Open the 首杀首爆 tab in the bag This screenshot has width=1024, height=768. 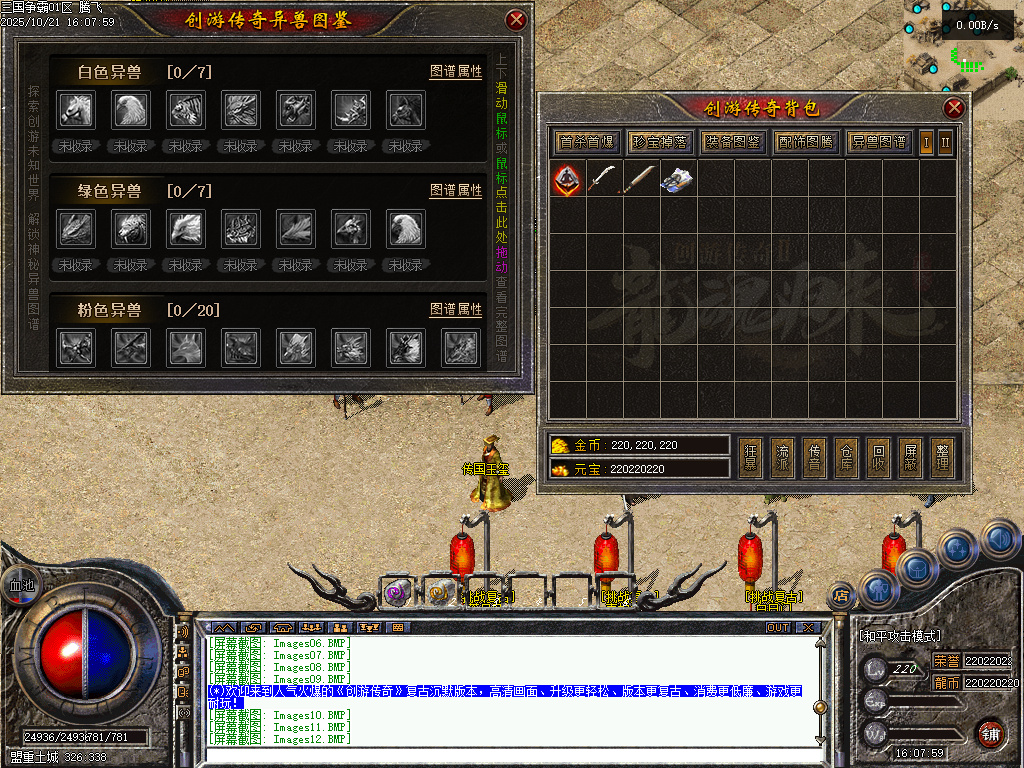[x=587, y=142]
